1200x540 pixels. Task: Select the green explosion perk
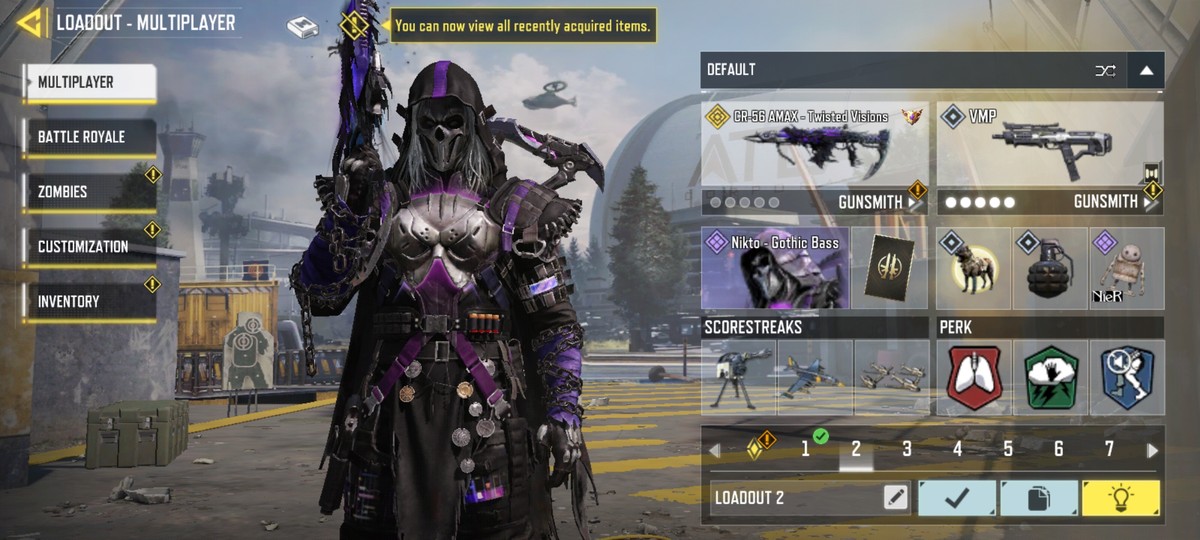tap(1050, 377)
